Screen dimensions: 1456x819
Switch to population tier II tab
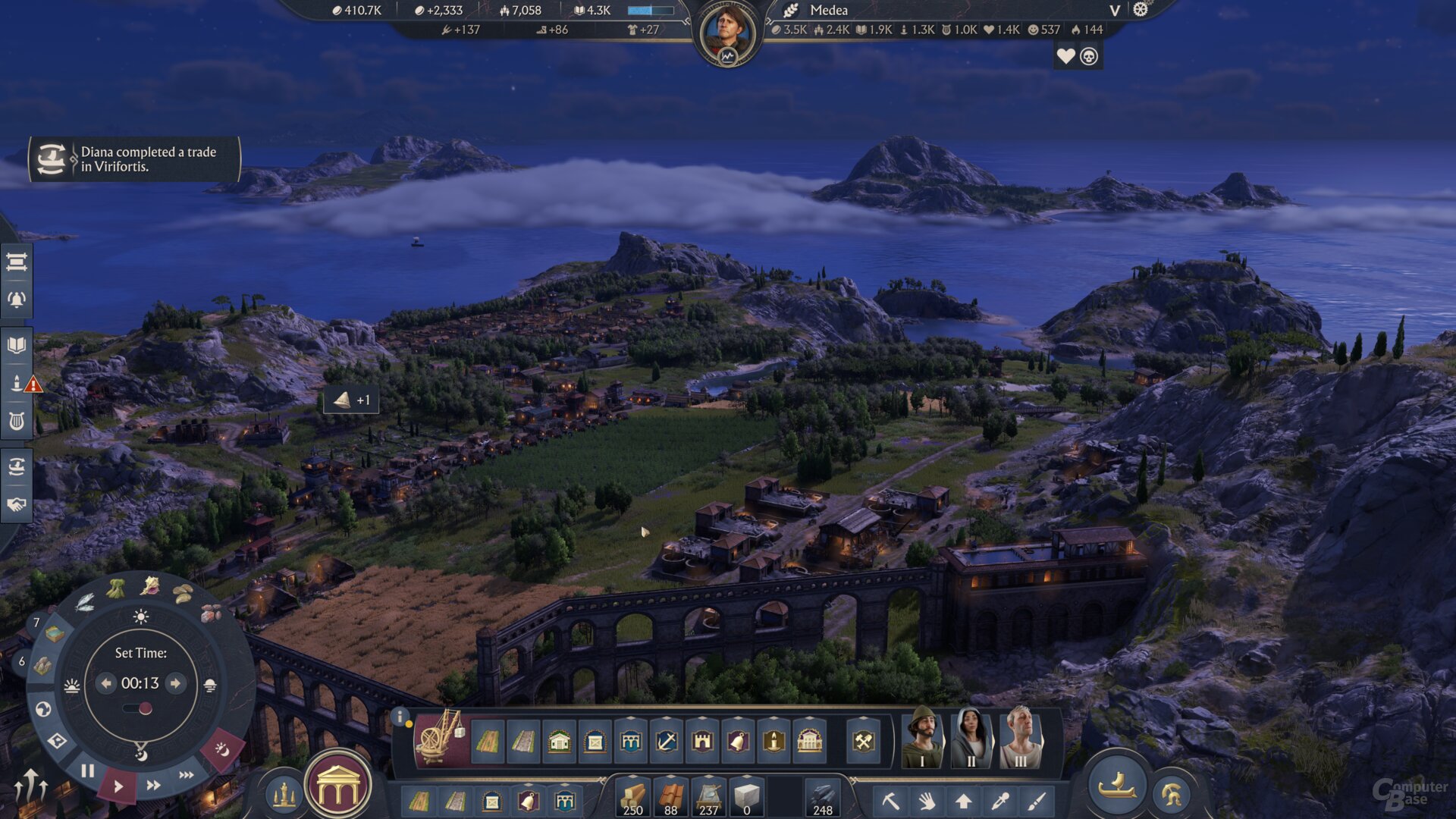coord(971,740)
